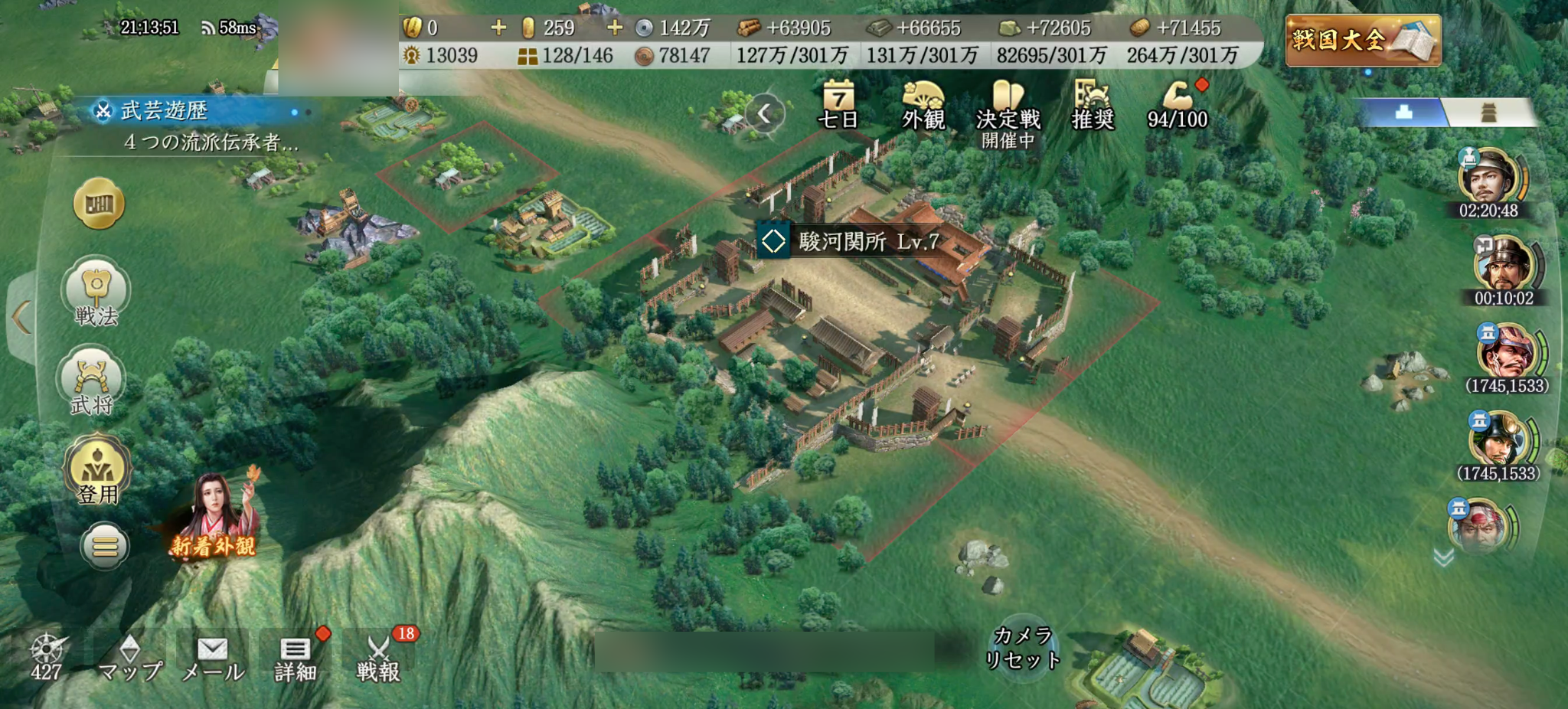Open the 戦報 battle reports
The image size is (1568, 709).
click(x=378, y=658)
